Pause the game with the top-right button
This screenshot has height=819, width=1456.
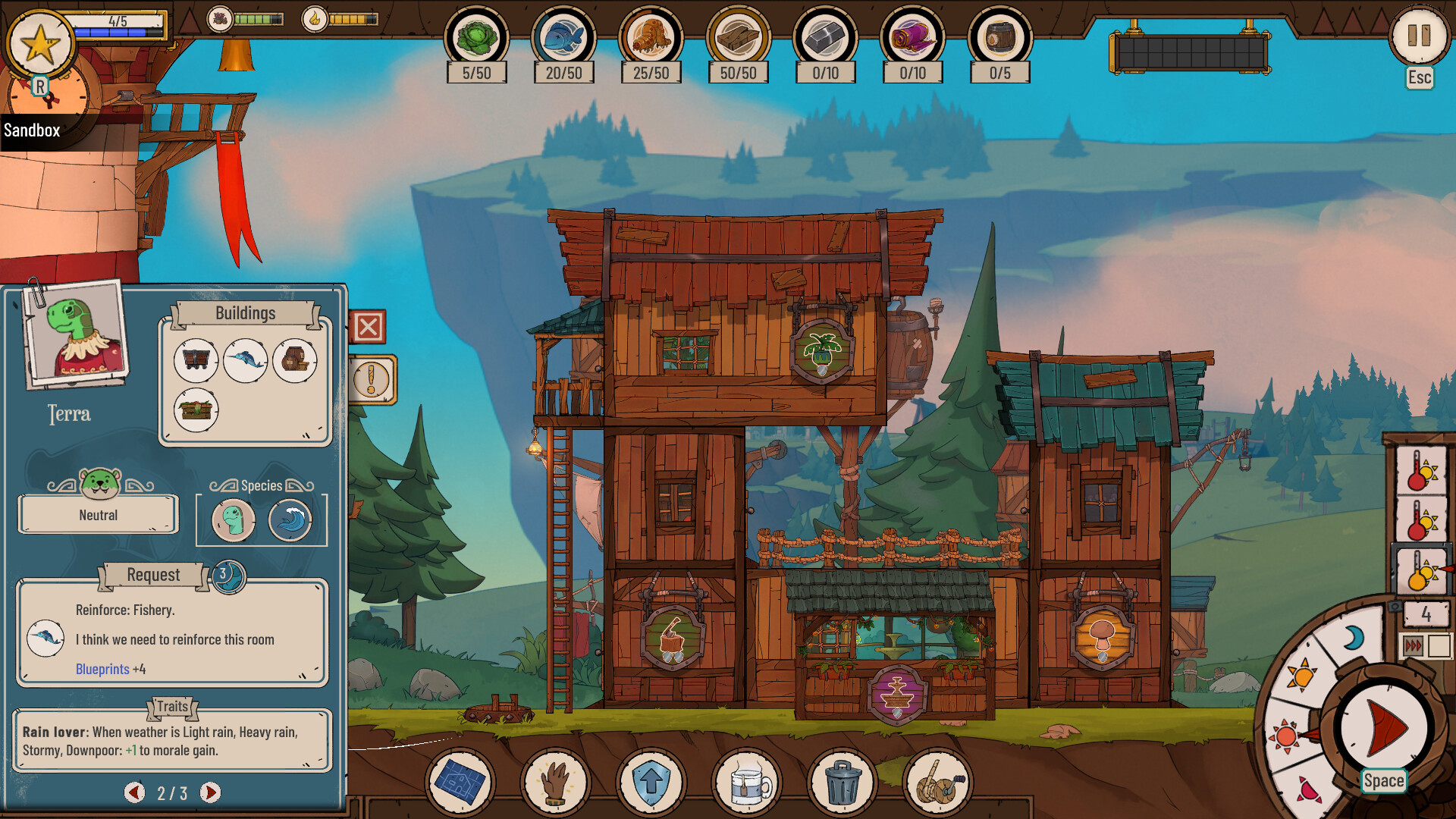[x=1418, y=36]
